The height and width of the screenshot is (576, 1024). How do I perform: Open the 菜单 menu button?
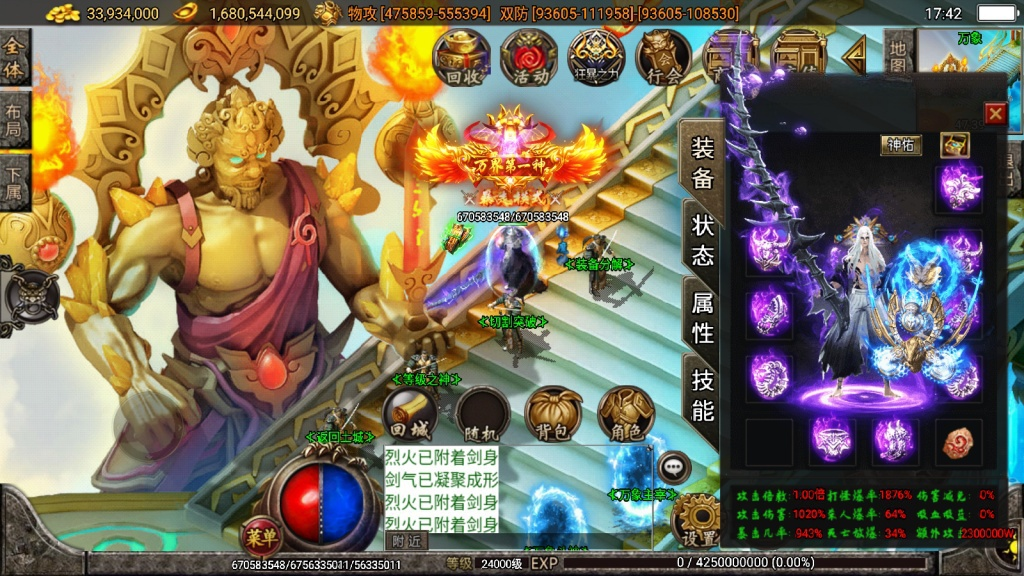click(x=260, y=534)
